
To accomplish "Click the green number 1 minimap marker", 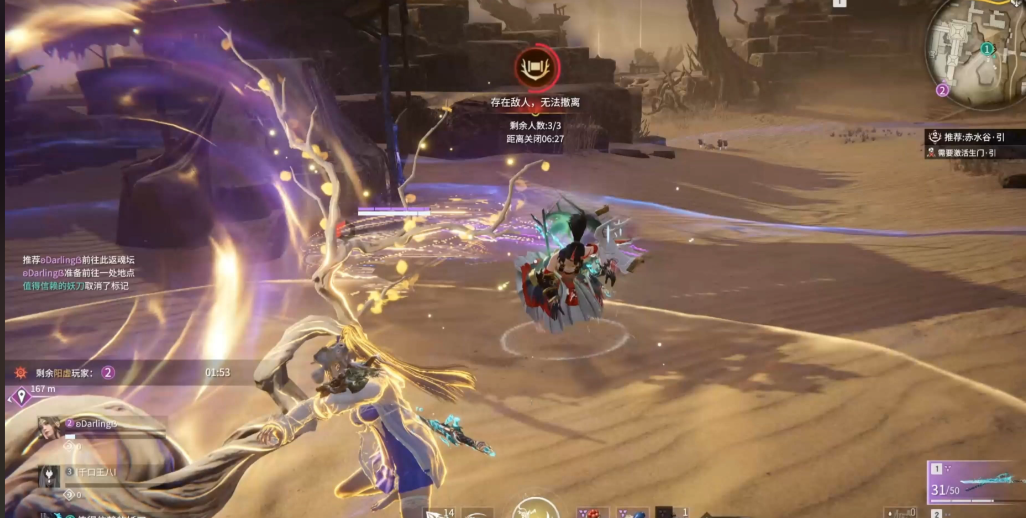I will 987,49.
